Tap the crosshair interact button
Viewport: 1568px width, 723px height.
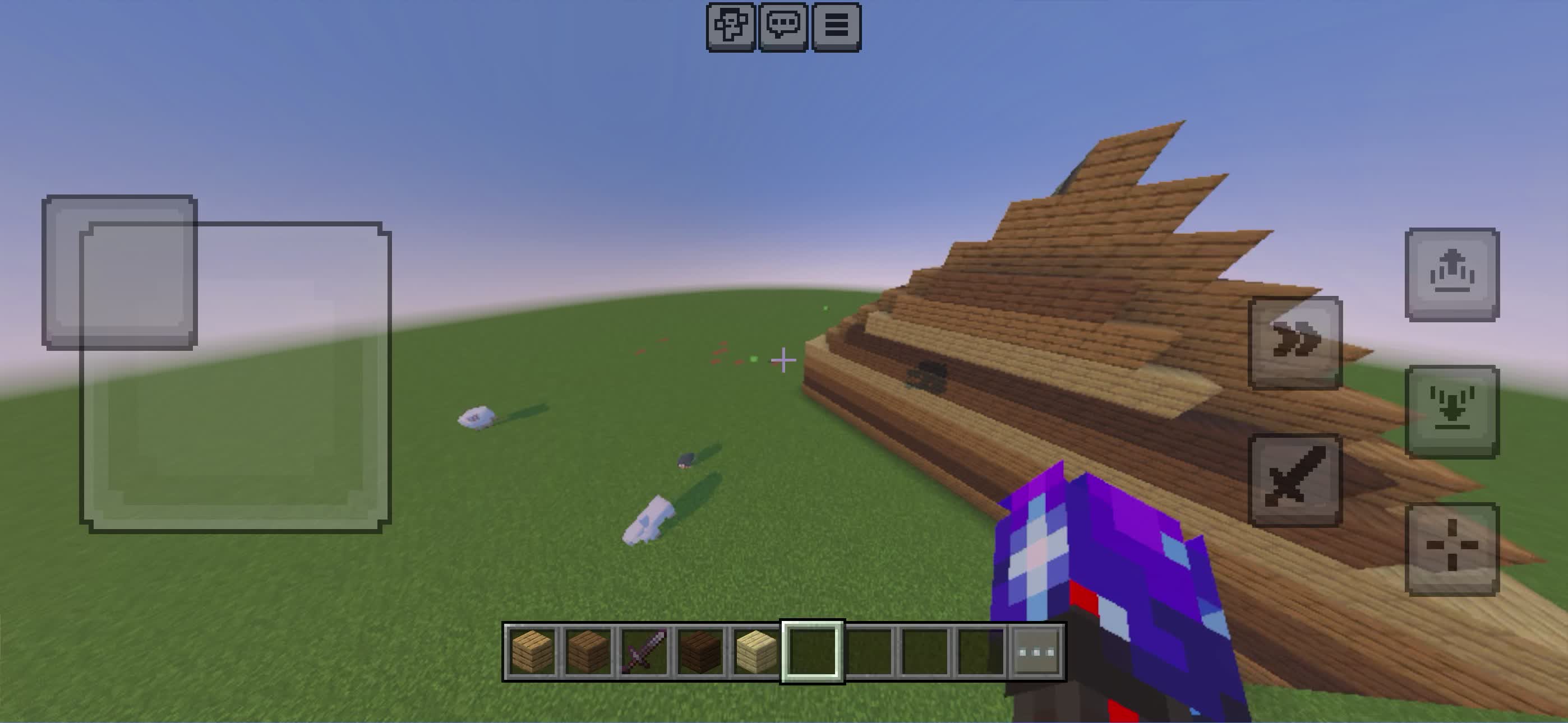[x=1452, y=549]
